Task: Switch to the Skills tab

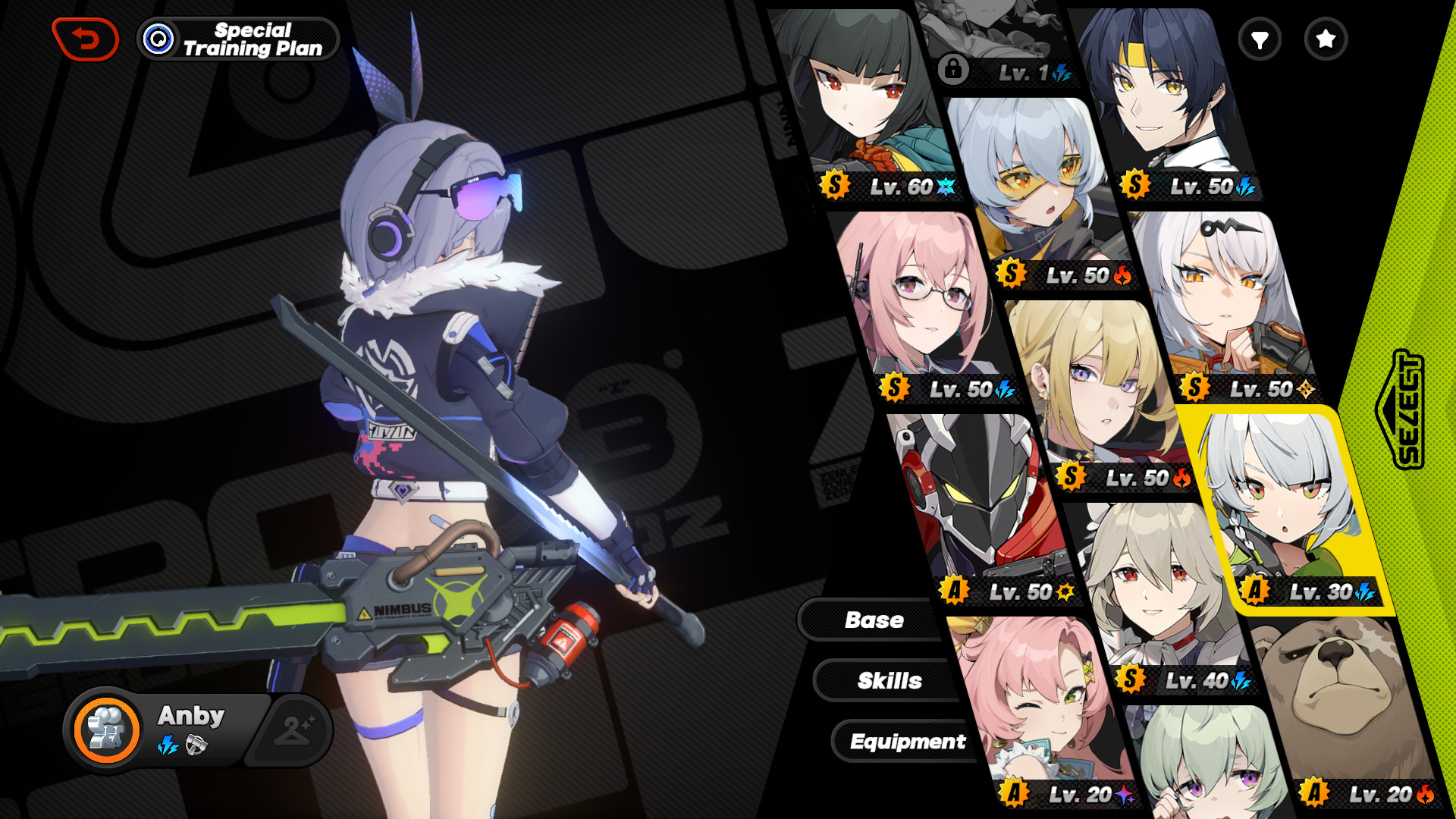Action: [x=890, y=681]
